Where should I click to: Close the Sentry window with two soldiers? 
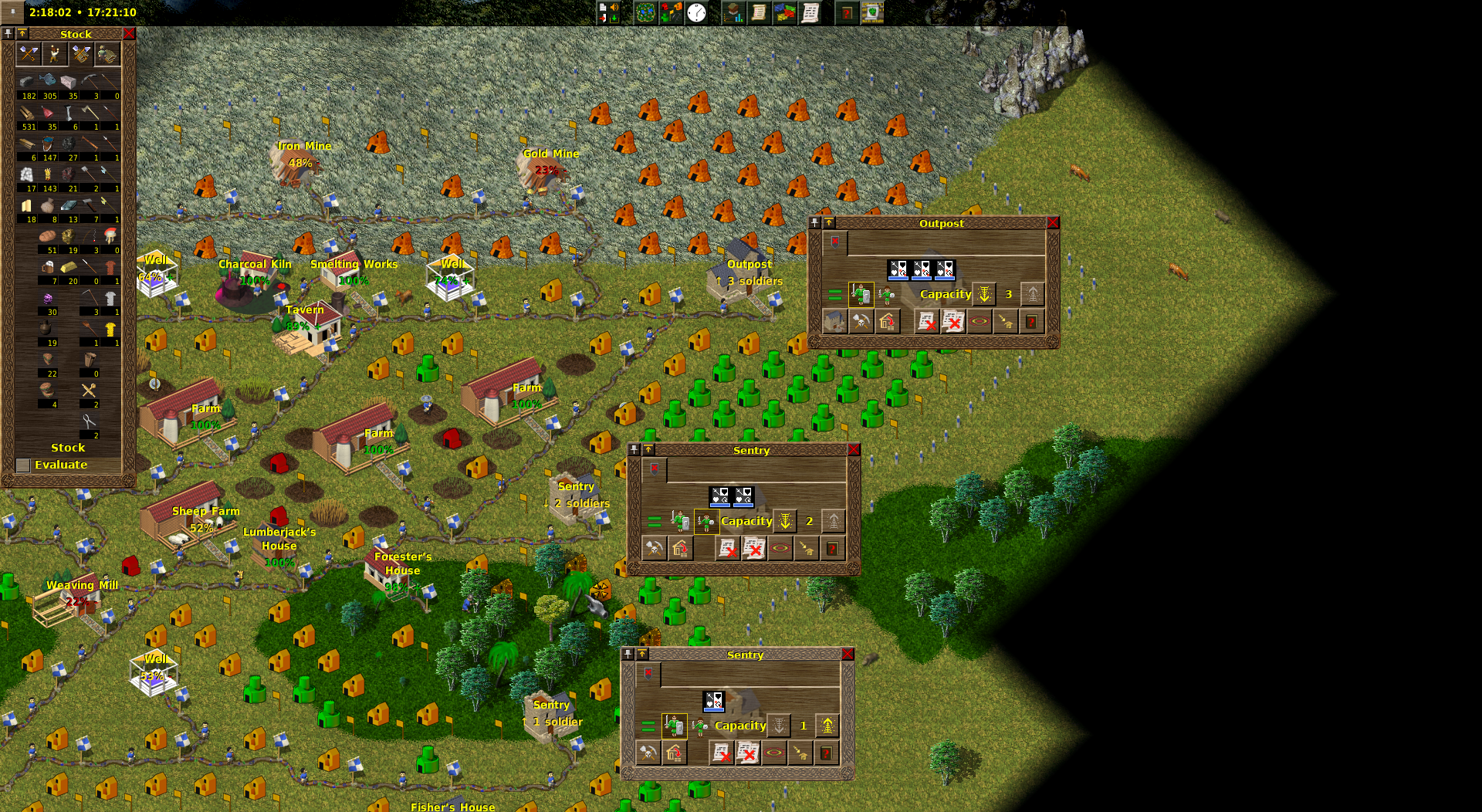click(x=854, y=450)
